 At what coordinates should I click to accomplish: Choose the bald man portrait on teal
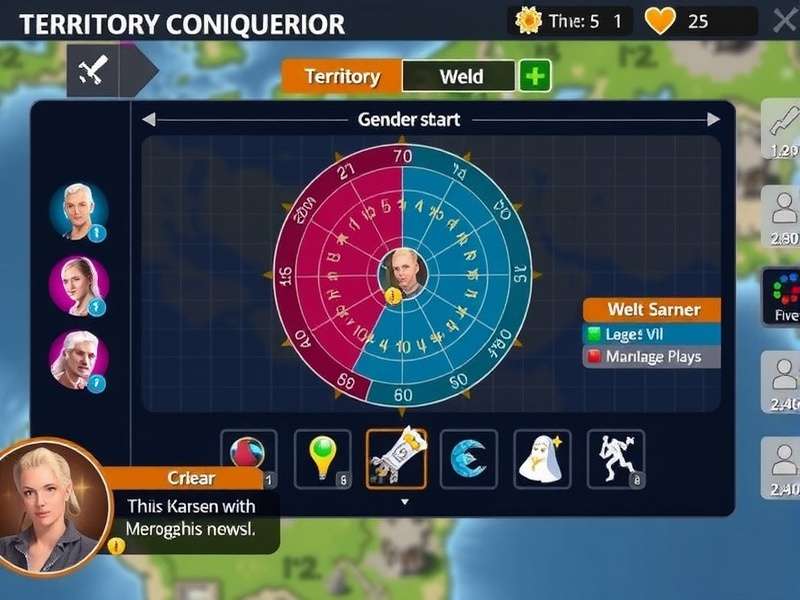[78, 210]
